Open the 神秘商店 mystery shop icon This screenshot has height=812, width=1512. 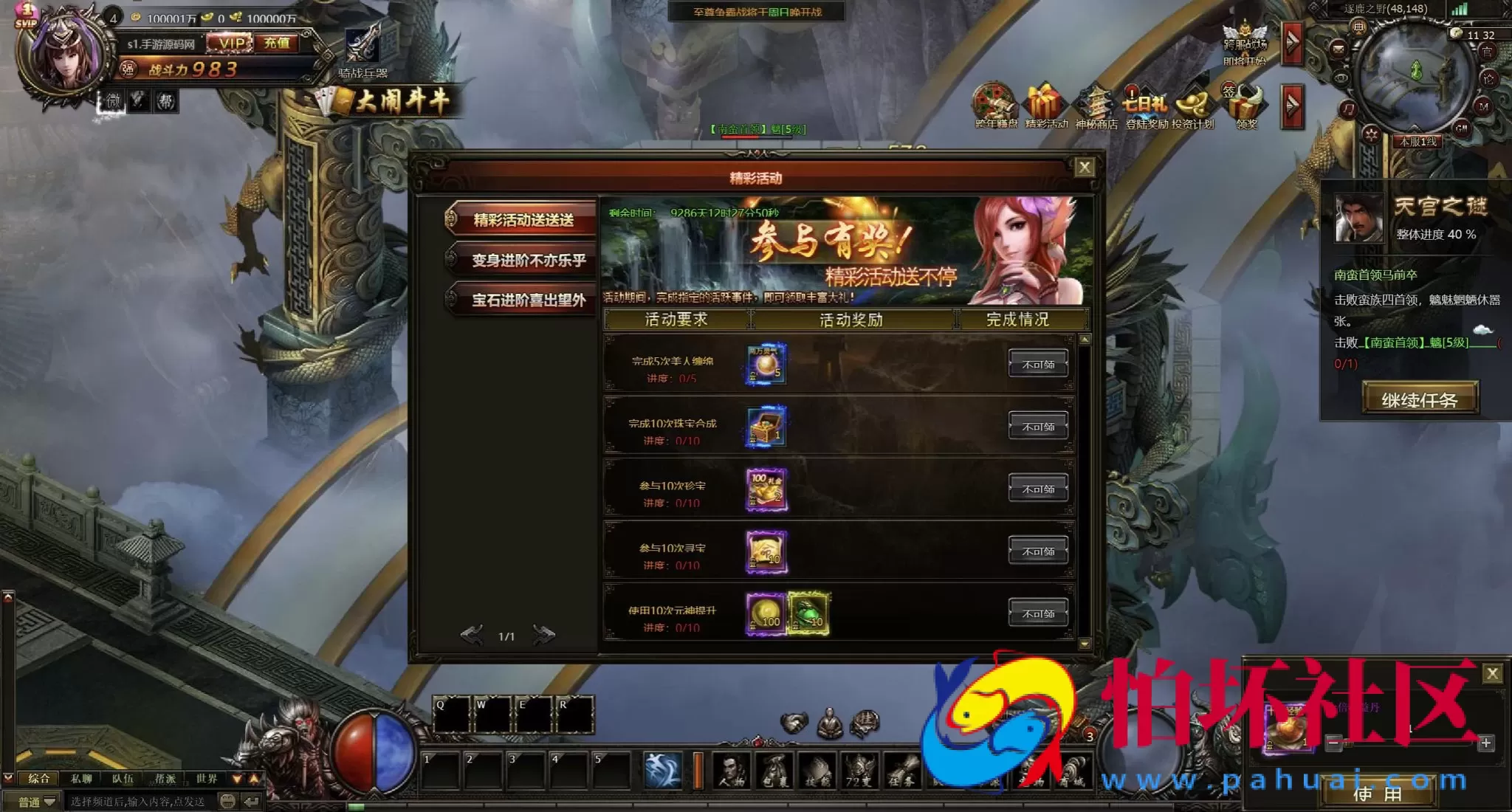pyautogui.click(x=1096, y=106)
